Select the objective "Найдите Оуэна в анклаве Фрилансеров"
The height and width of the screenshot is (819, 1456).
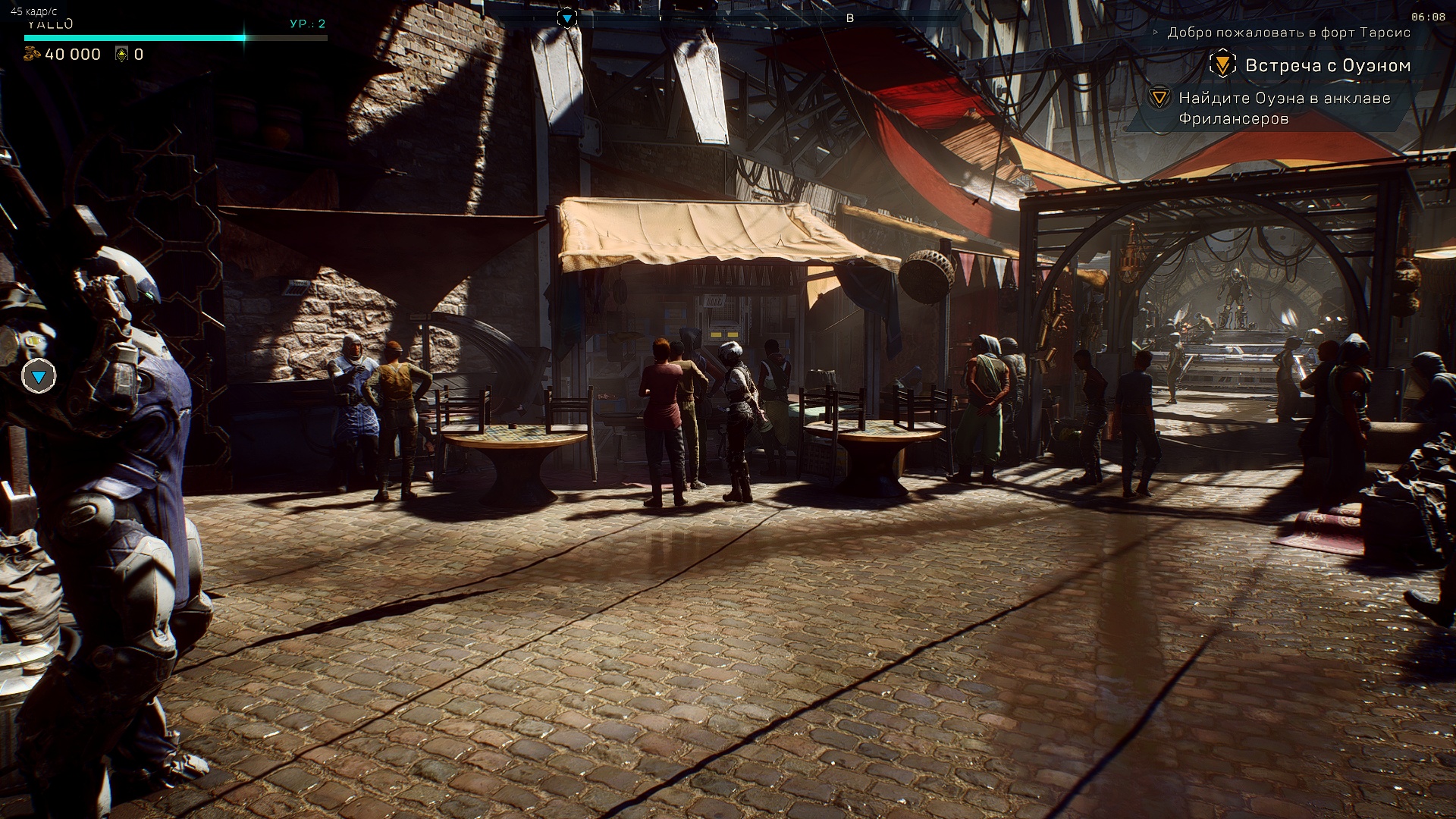tap(1284, 108)
